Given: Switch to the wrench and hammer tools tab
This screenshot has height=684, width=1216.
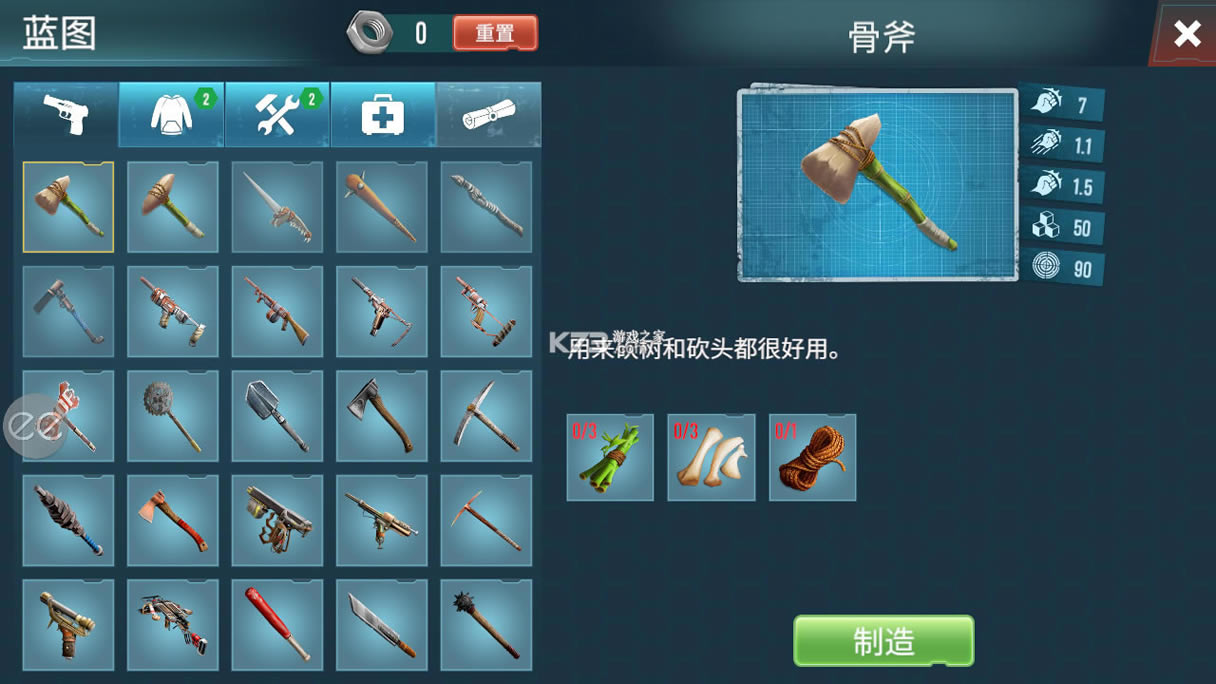Looking at the screenshot, I should 277,115.
